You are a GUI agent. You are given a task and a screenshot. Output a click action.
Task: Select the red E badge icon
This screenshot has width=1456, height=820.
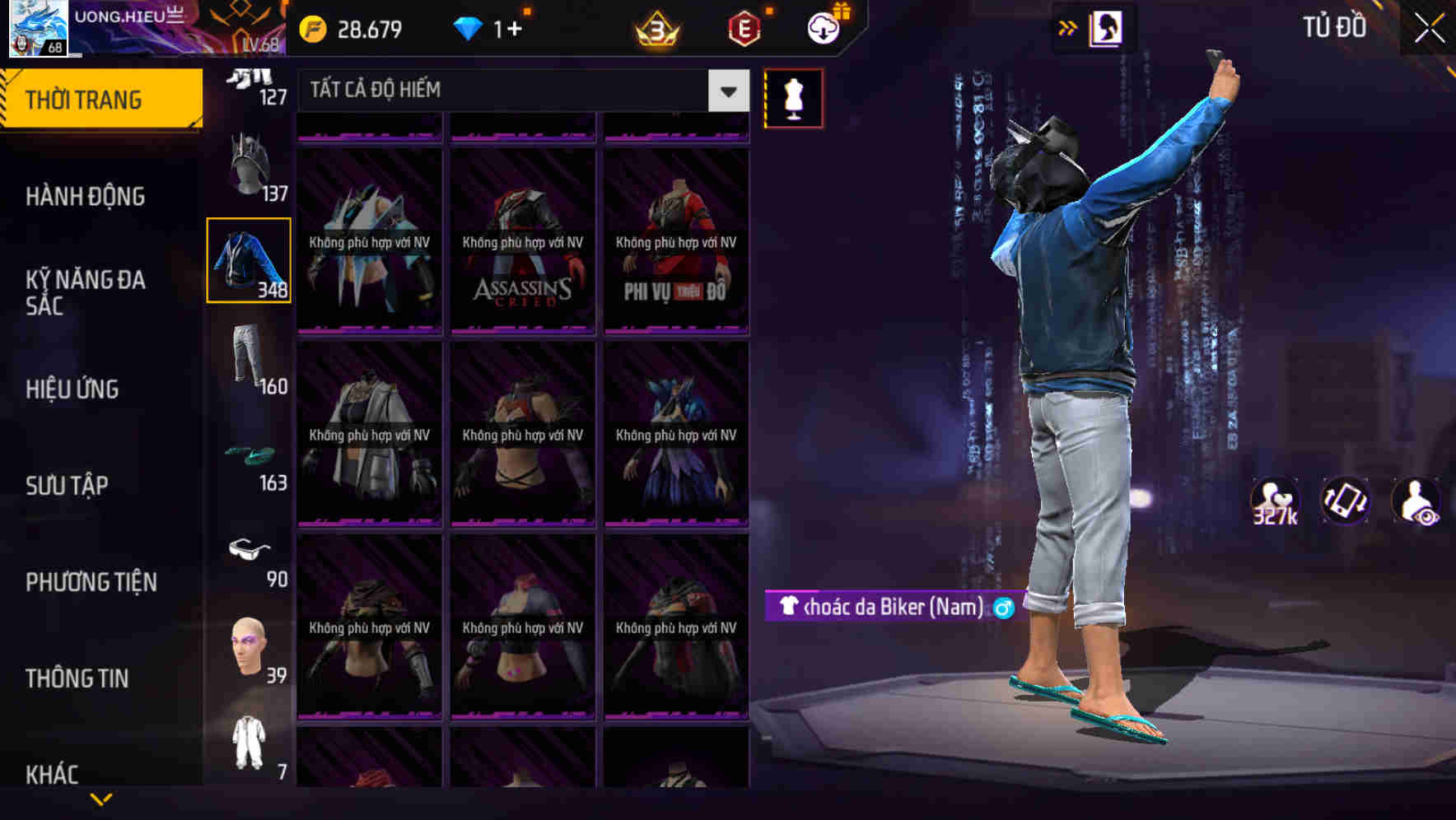point(745,29)
